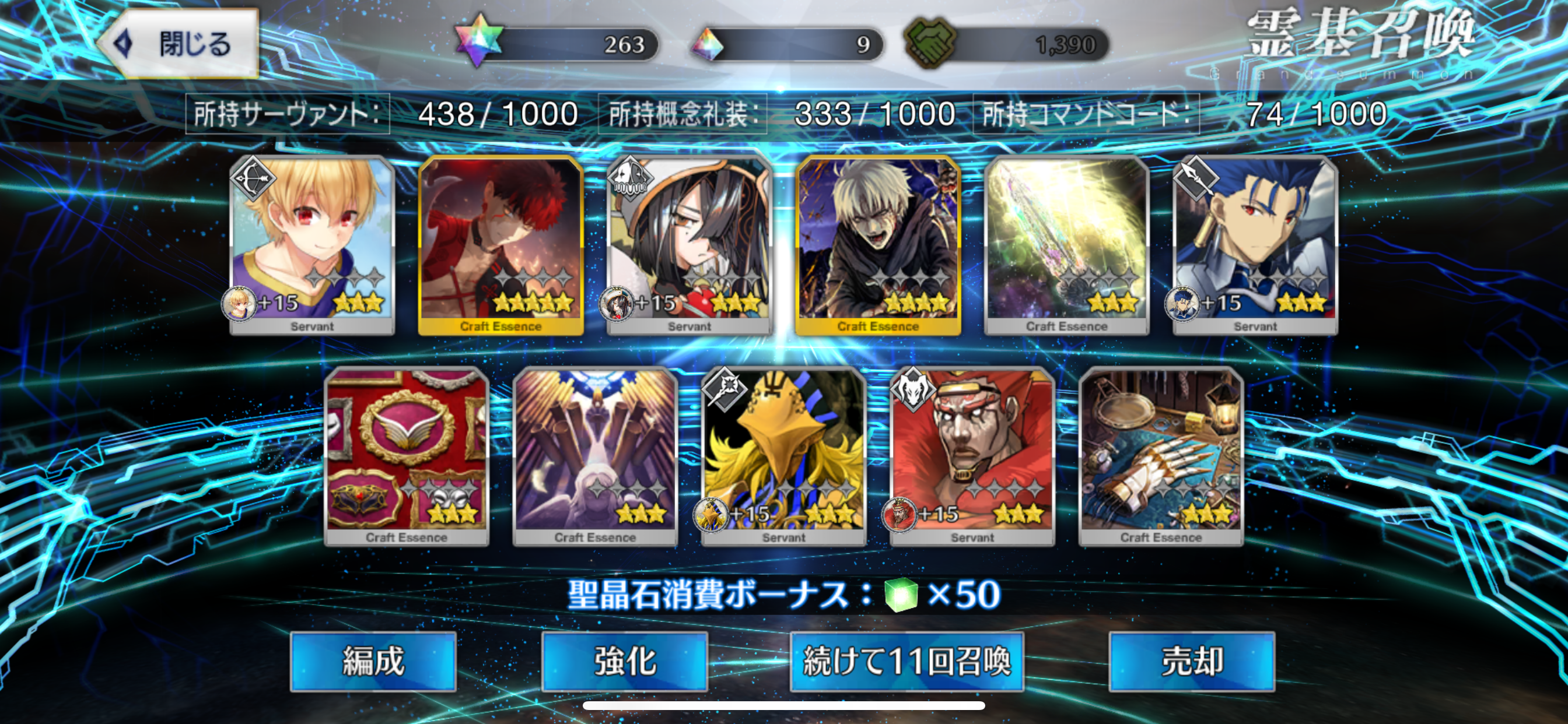Image resolution: width=1568 pixels, height=724 pixels.
Task: Pick the red-maned Berserker servant card
Action: [972, 456]
